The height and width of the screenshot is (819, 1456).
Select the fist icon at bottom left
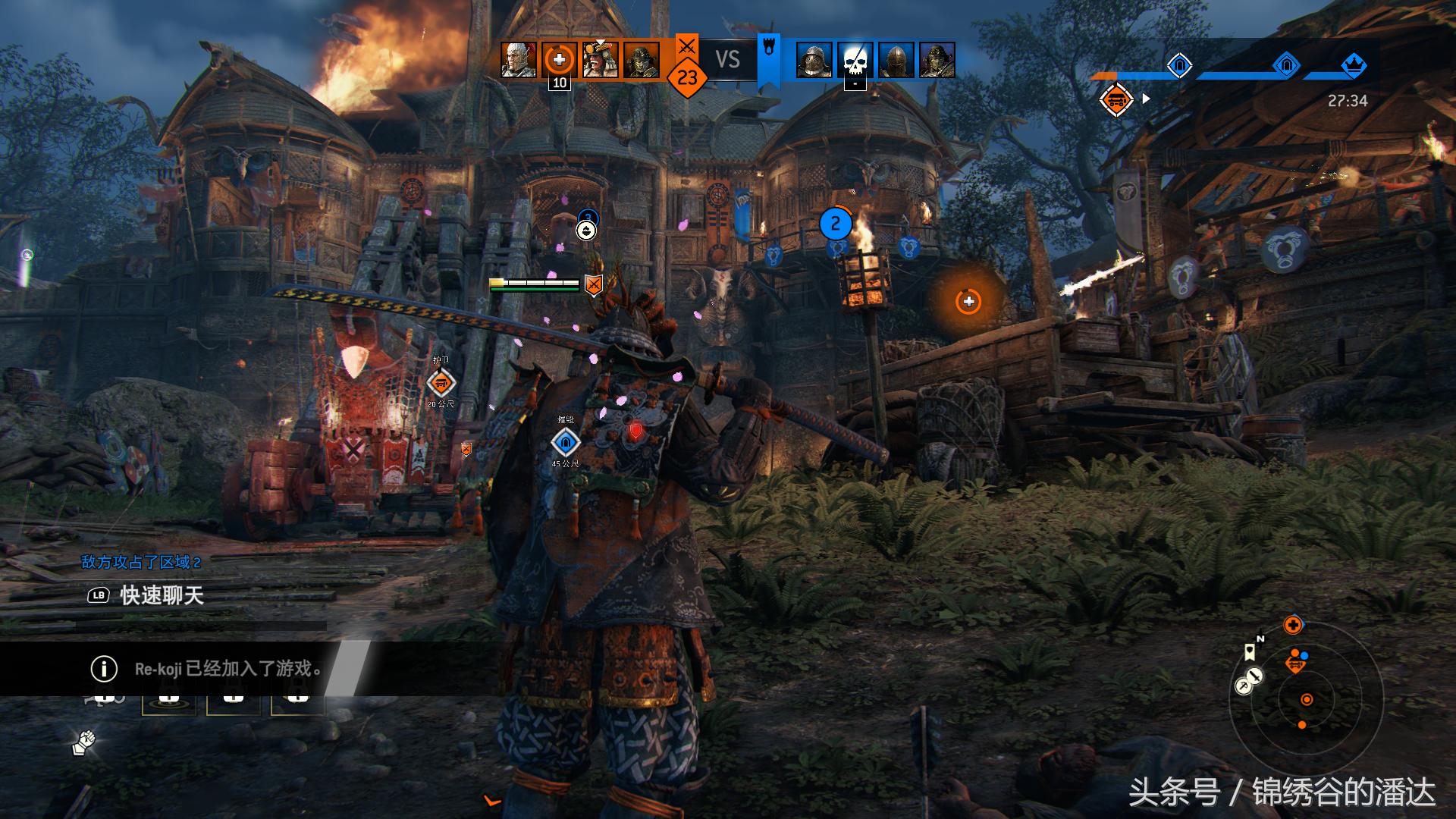click(x=84, y=742)
